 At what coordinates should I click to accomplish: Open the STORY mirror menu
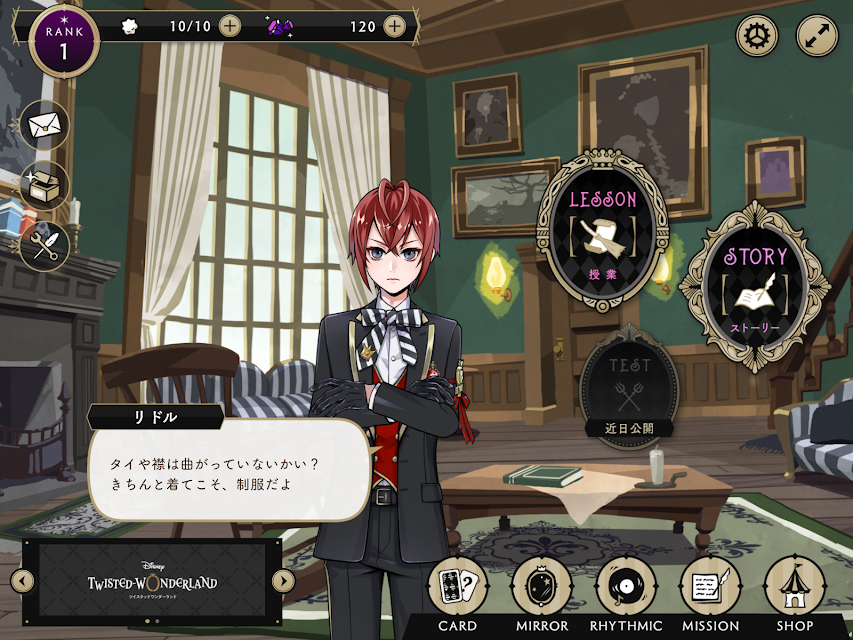755,285
